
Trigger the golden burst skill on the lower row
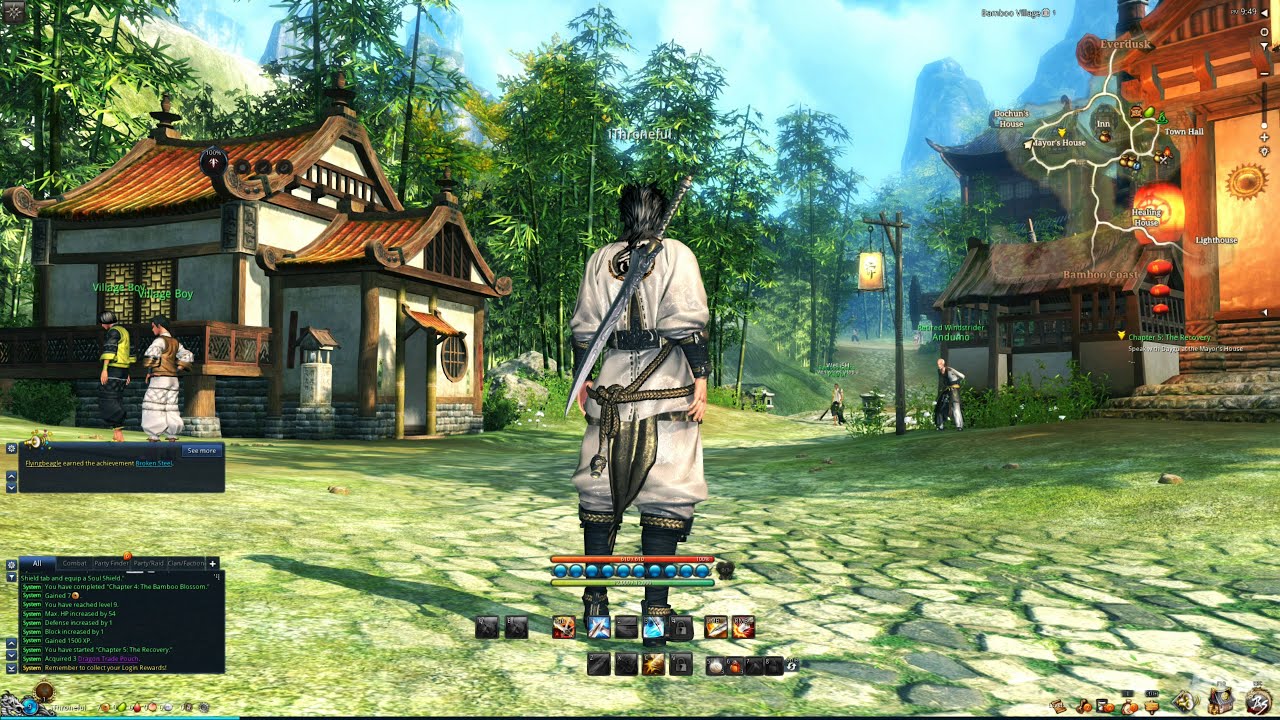click(x=653, y=664)
